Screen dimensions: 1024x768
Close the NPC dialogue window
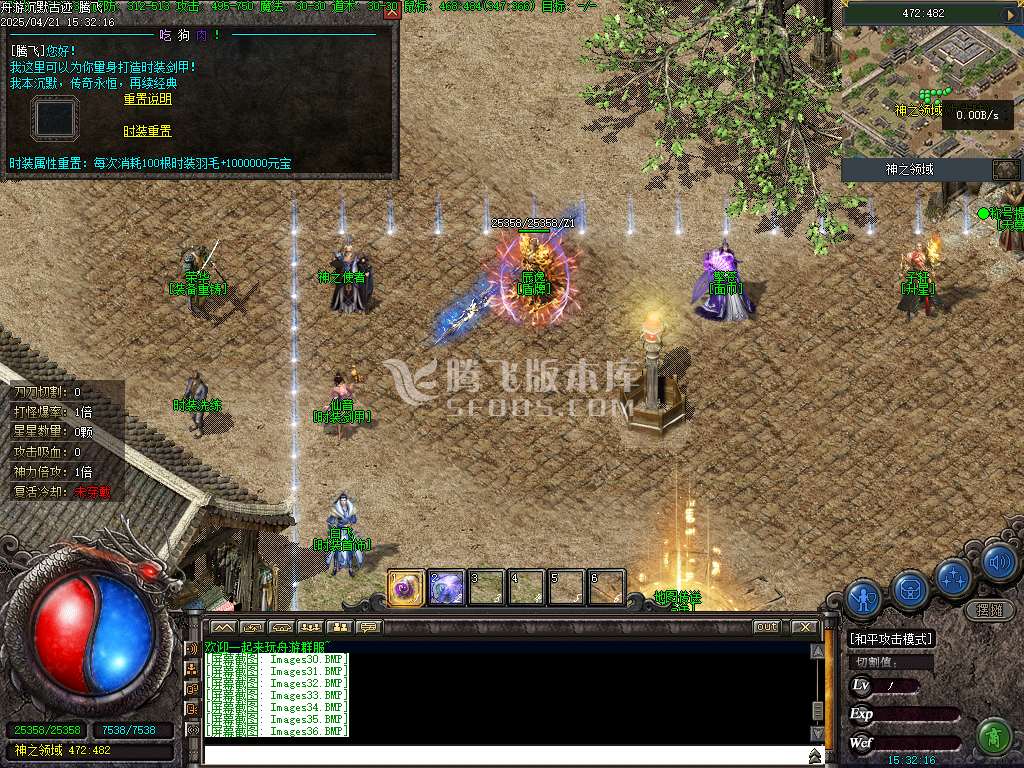tap(392, 11)
